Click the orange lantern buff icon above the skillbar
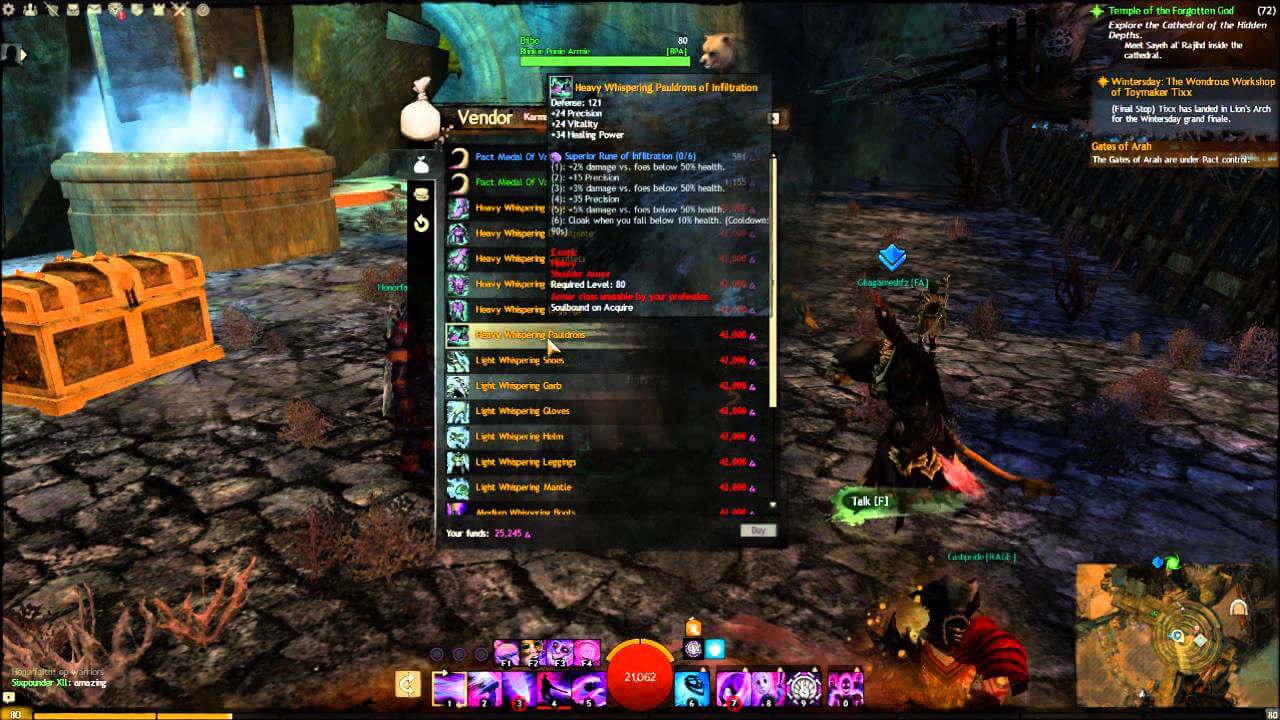This screenshot has height=720, width=1280. pyautogui.click(x=694, y=626)
